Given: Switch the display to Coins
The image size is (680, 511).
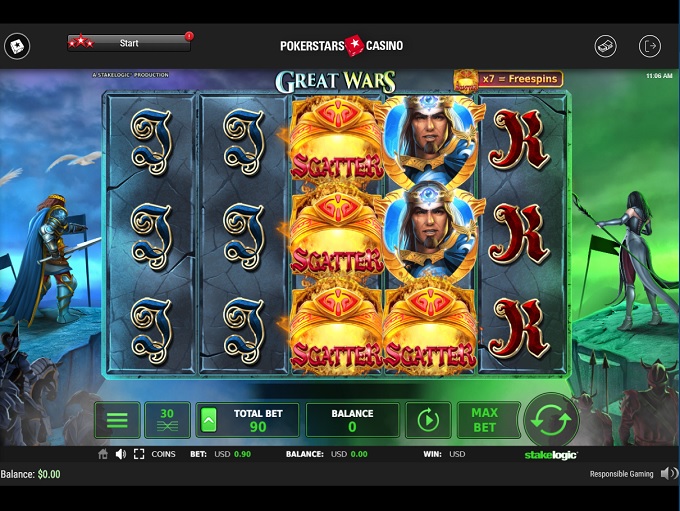Looking at the screenshot, I should coord(163,454).
